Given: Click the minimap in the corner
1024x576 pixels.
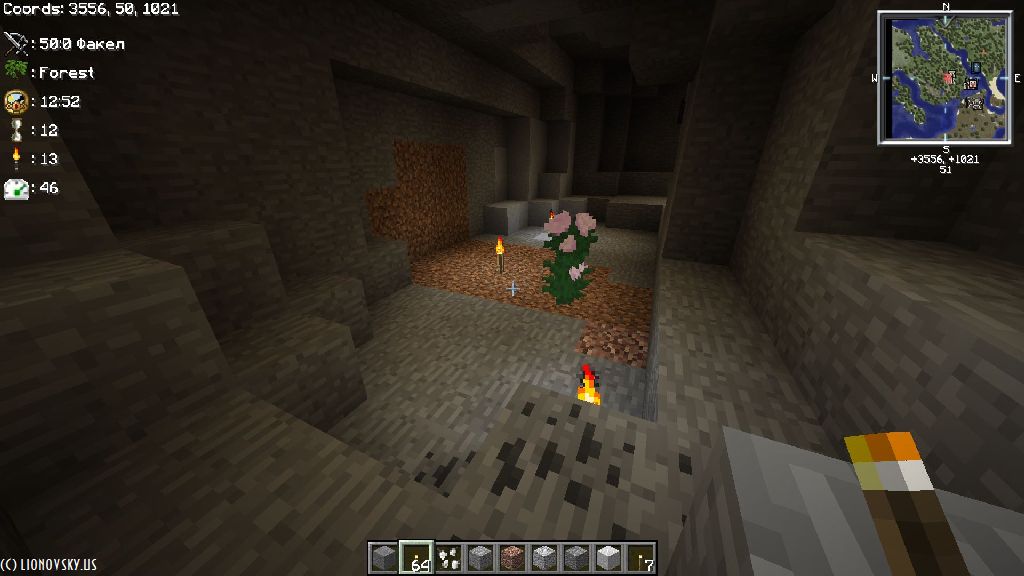Looking at the screenshot, I should pos(945,77).
